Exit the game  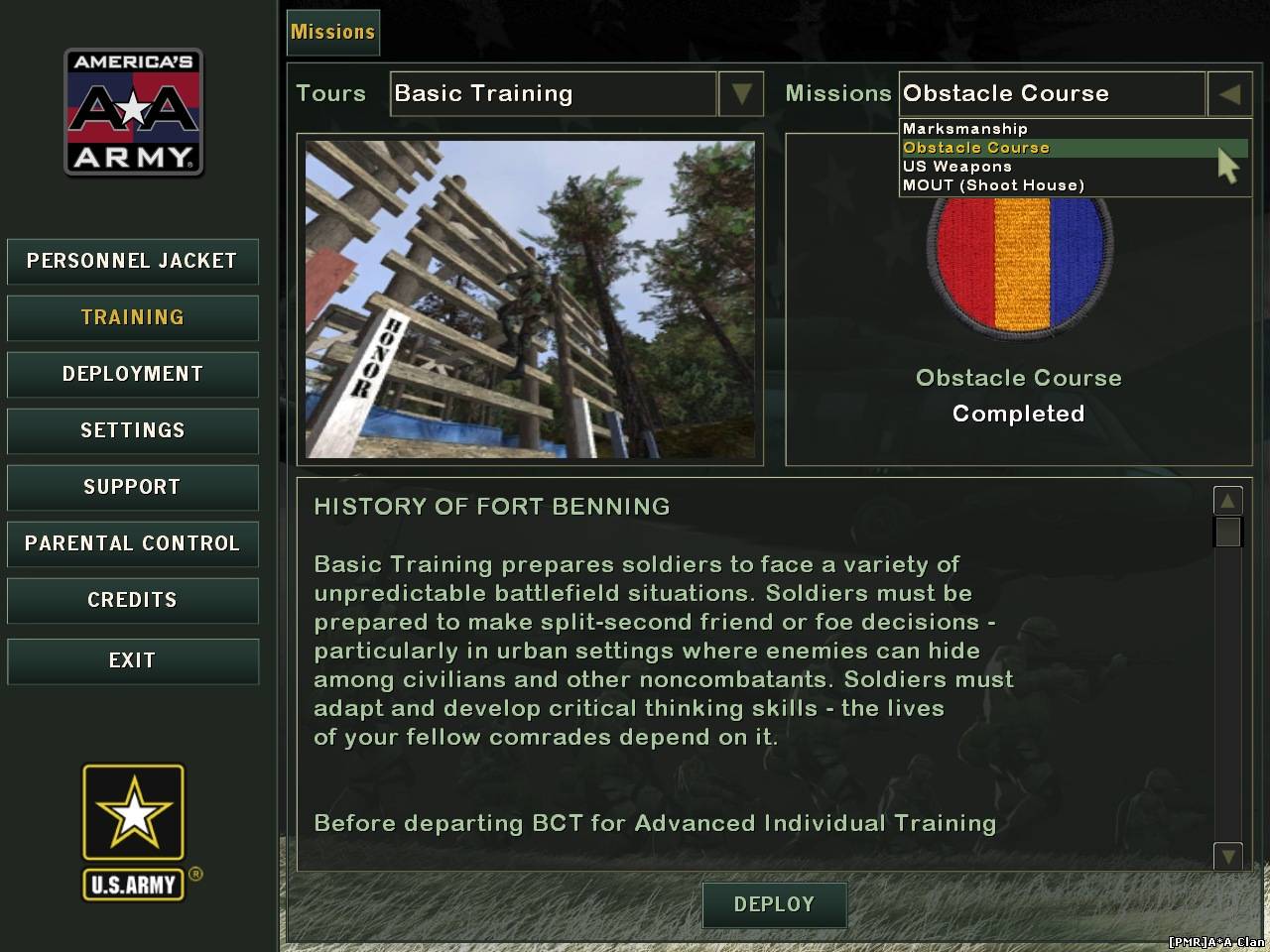[x=132, y=661]
